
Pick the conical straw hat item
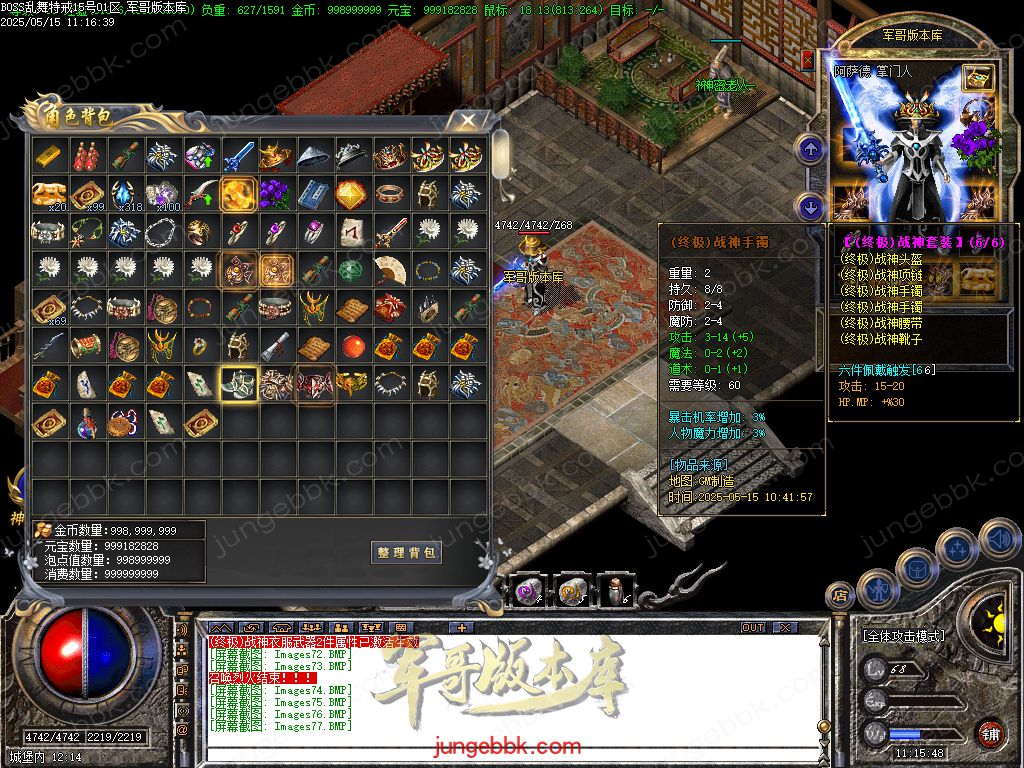(315, 156)
